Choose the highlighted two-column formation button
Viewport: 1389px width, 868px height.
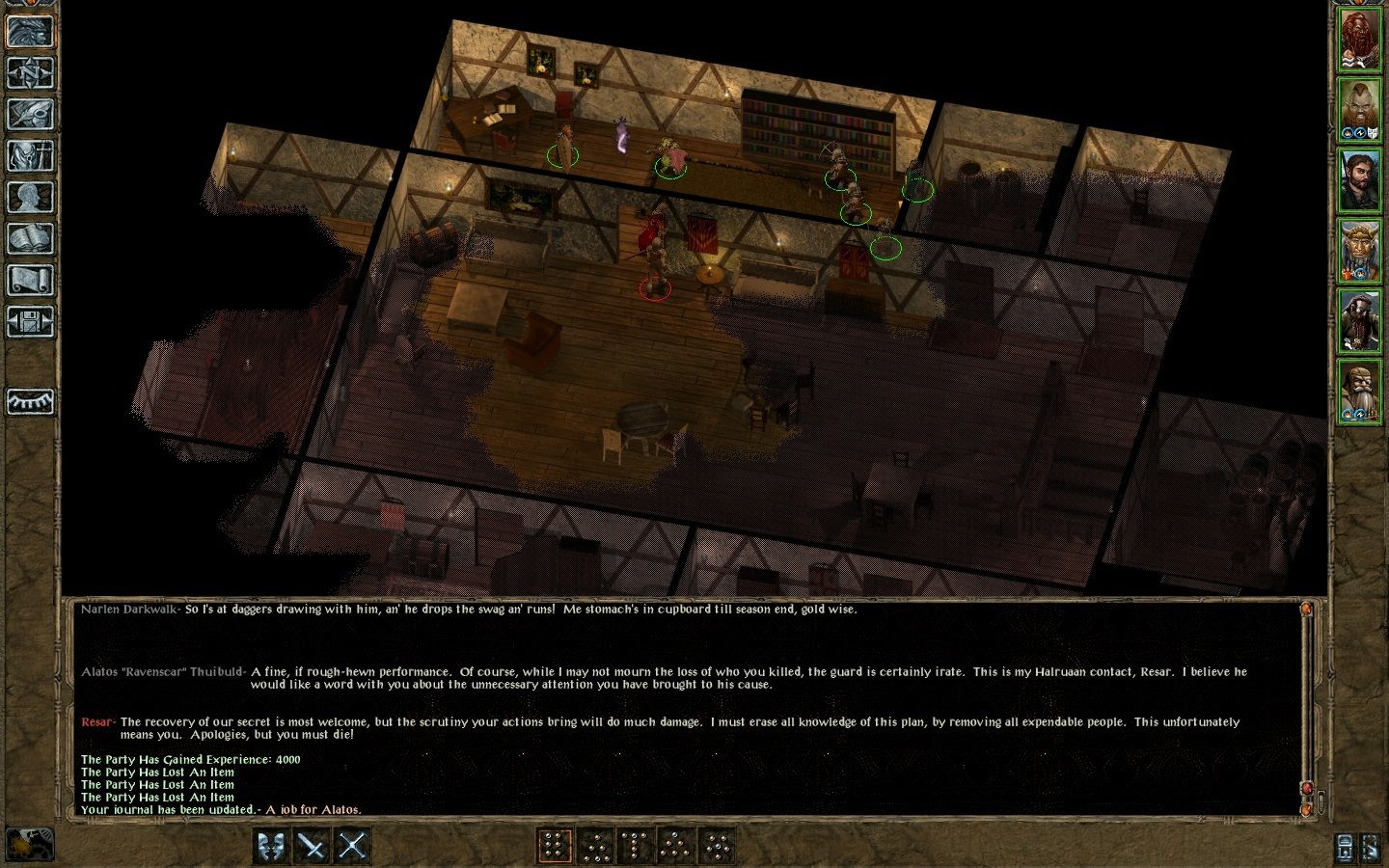click(554, 846)
